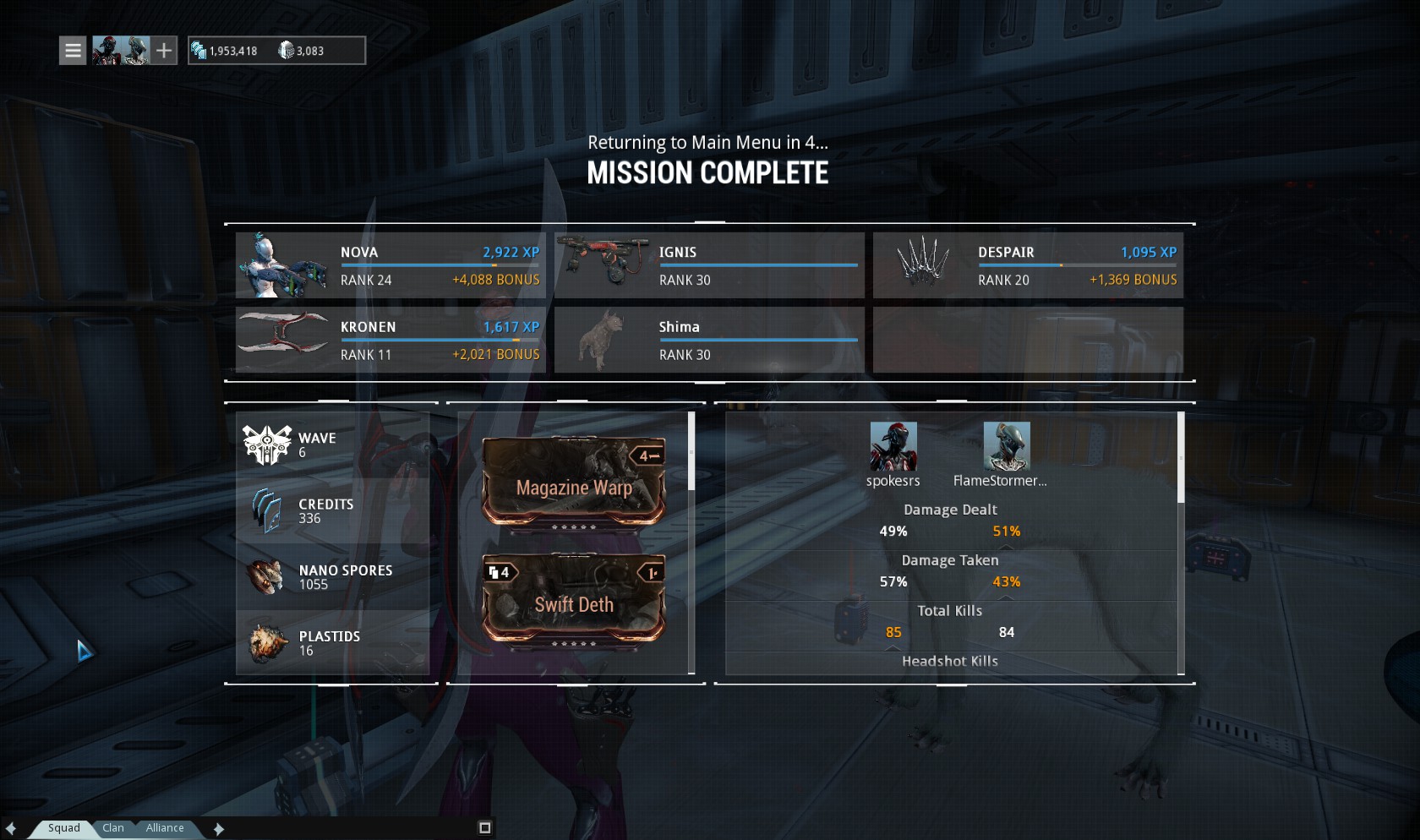Screen dimensions: 1420x840
Task: Switch to the Alliance chat tab
Action: [165, 828]
